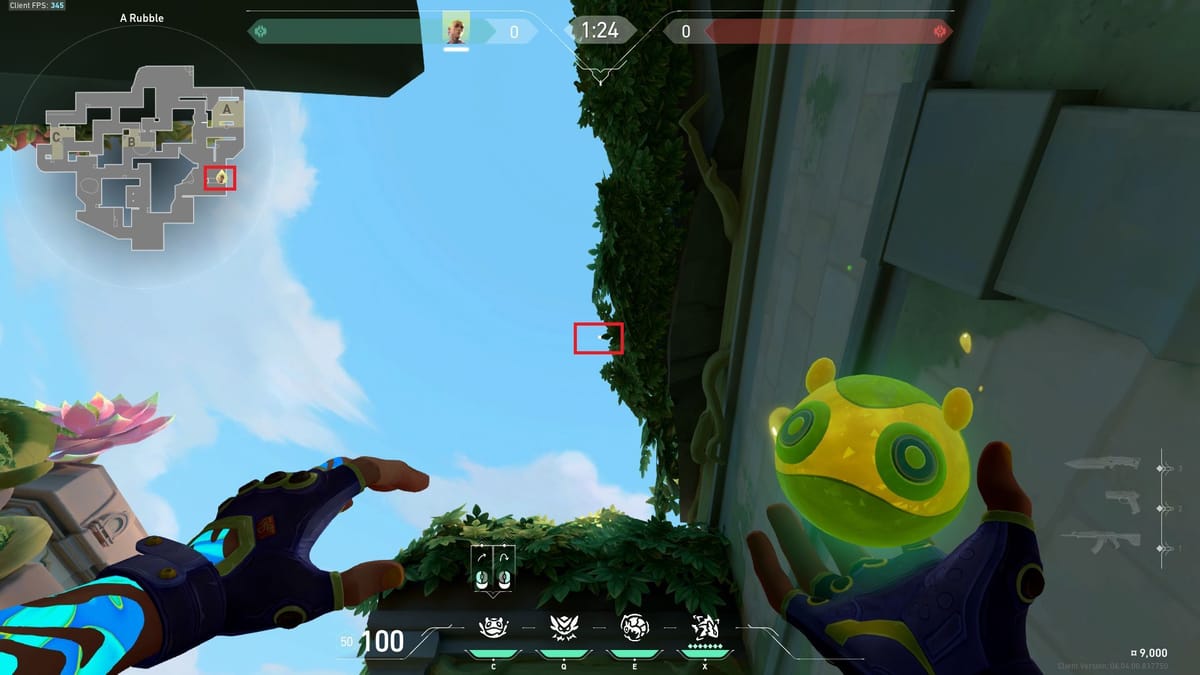The height and width of the screenshot is (675, 1200).
Task: Click the overhand throw mode indicator
Action: pos(483,567)
